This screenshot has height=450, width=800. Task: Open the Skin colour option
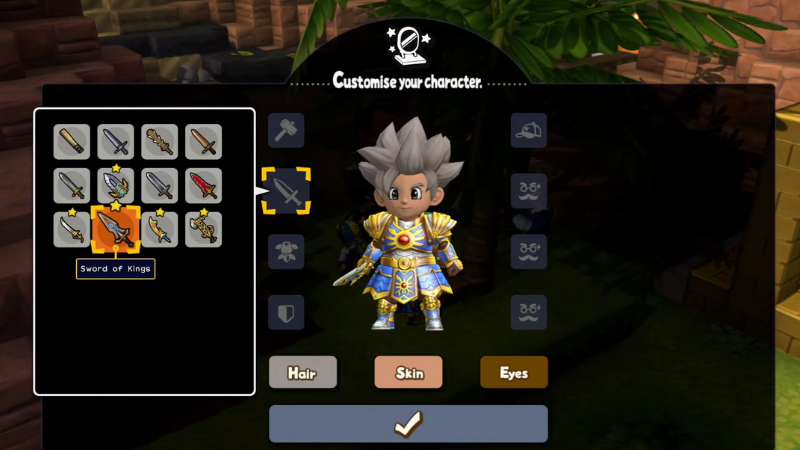click(408, 372)
